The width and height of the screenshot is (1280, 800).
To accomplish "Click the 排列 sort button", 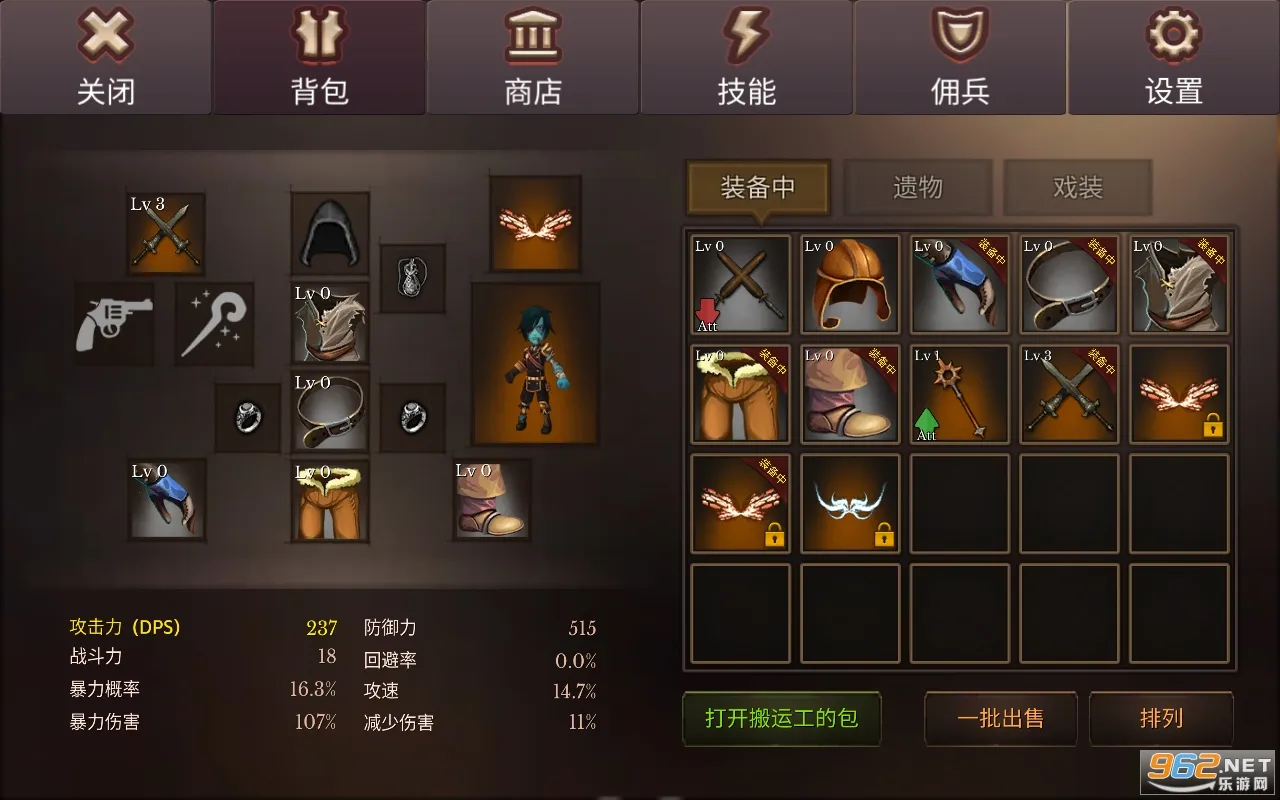I will click(1161, 718).
